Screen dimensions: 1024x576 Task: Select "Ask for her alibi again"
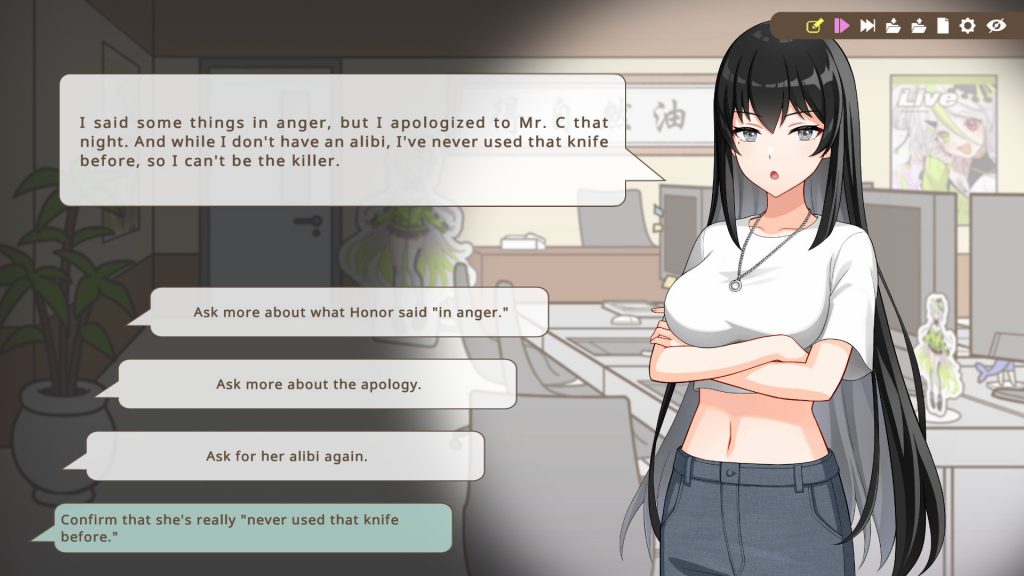pyautogui.click(x=286, y=456)
